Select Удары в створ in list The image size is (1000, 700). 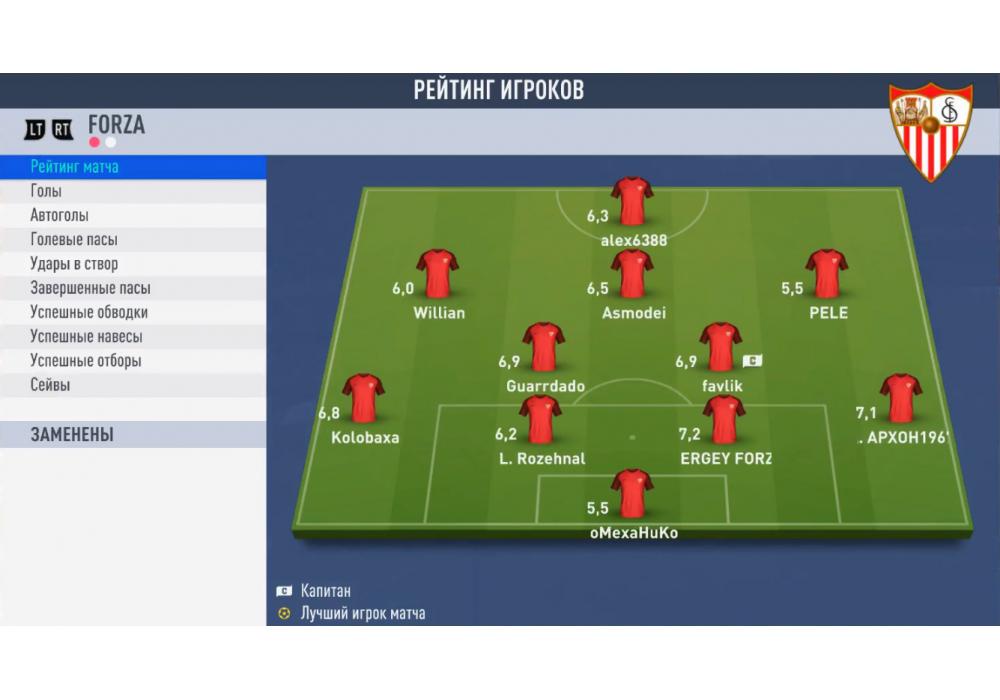pyautogui.click(x=132, y=264)
